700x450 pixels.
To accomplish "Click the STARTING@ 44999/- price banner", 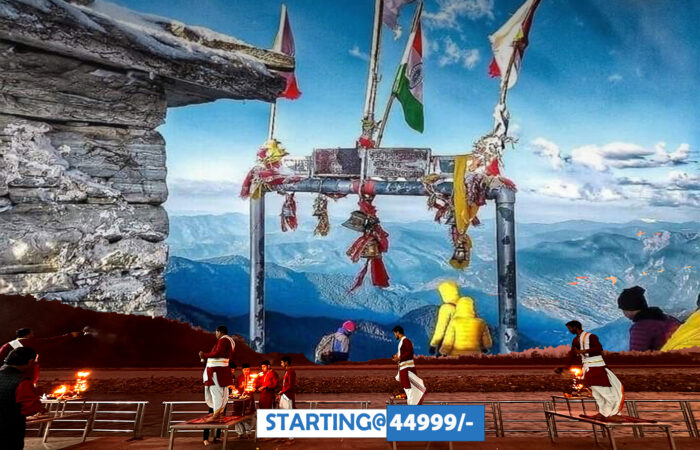I will pos(370,423).
